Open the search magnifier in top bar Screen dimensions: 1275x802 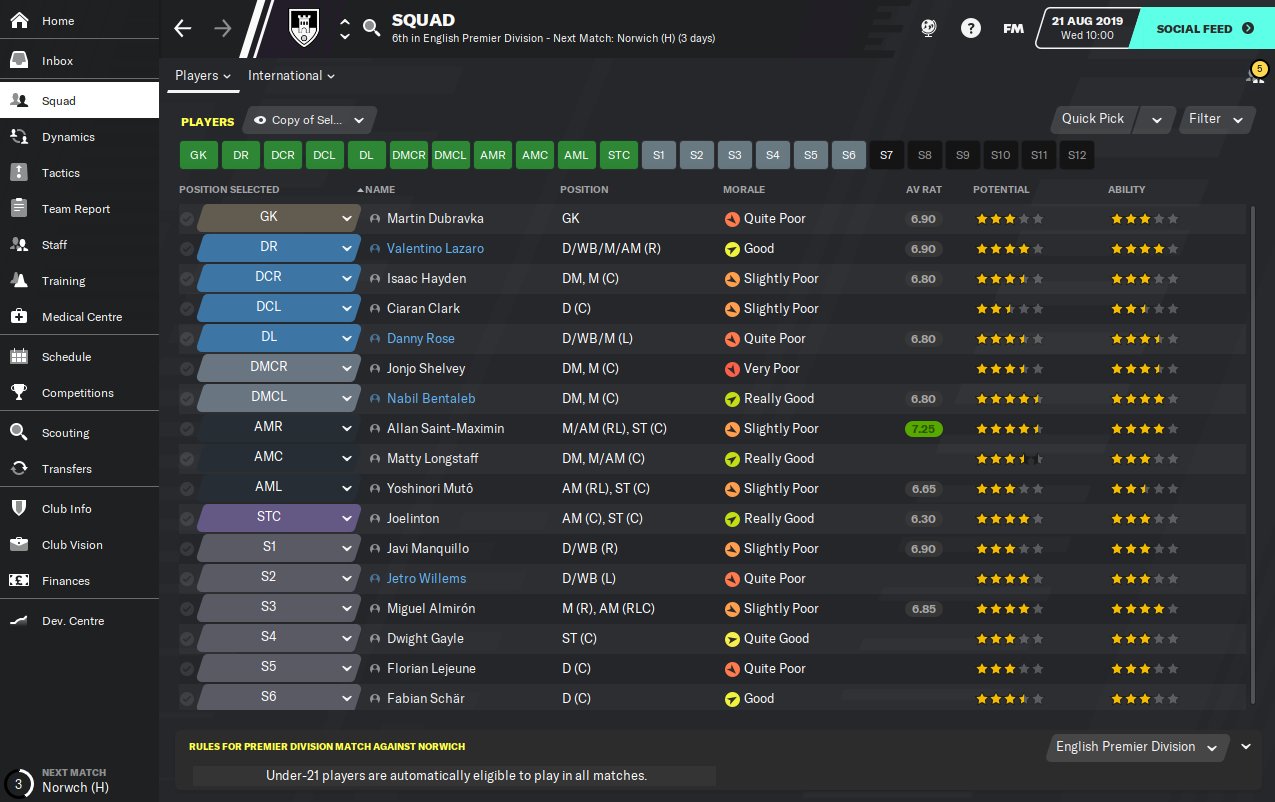click(371, 28)
